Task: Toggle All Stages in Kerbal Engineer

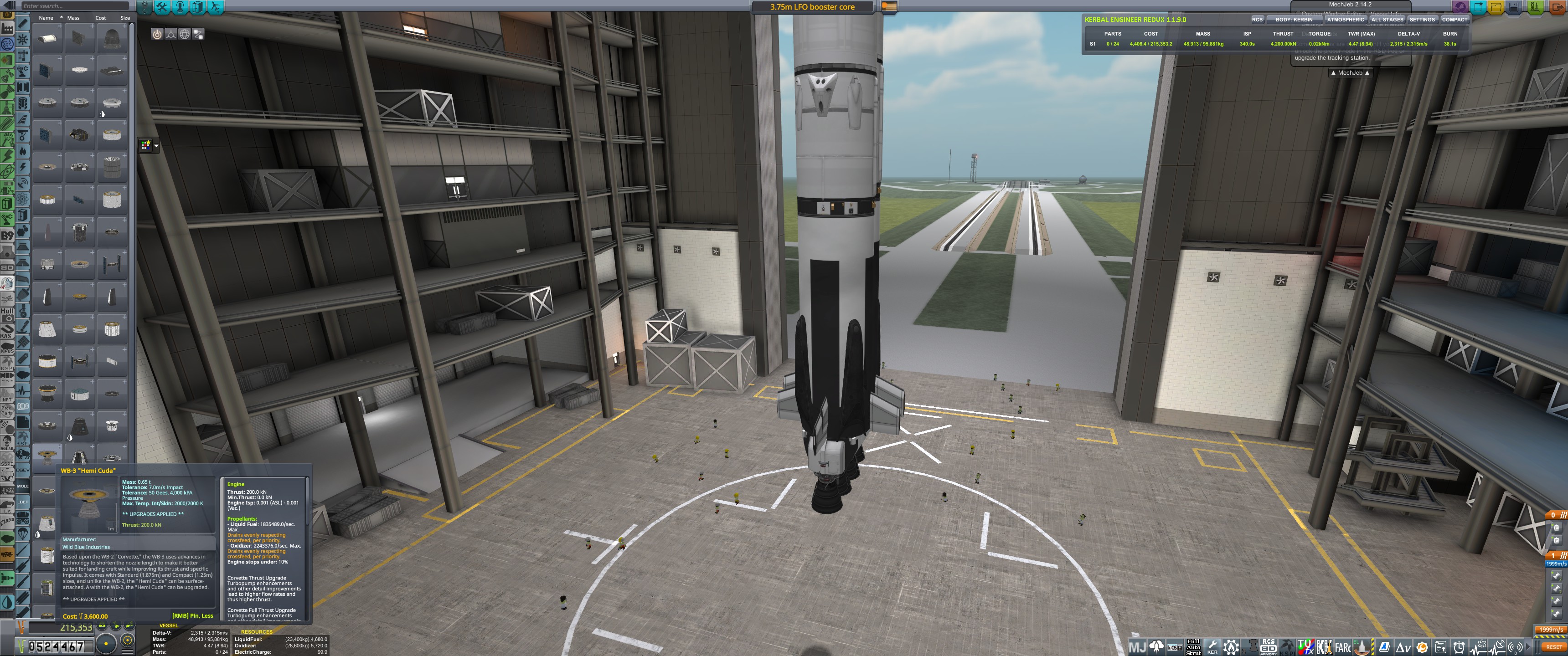Action: pyautogui.click(x=1387, y=20)
